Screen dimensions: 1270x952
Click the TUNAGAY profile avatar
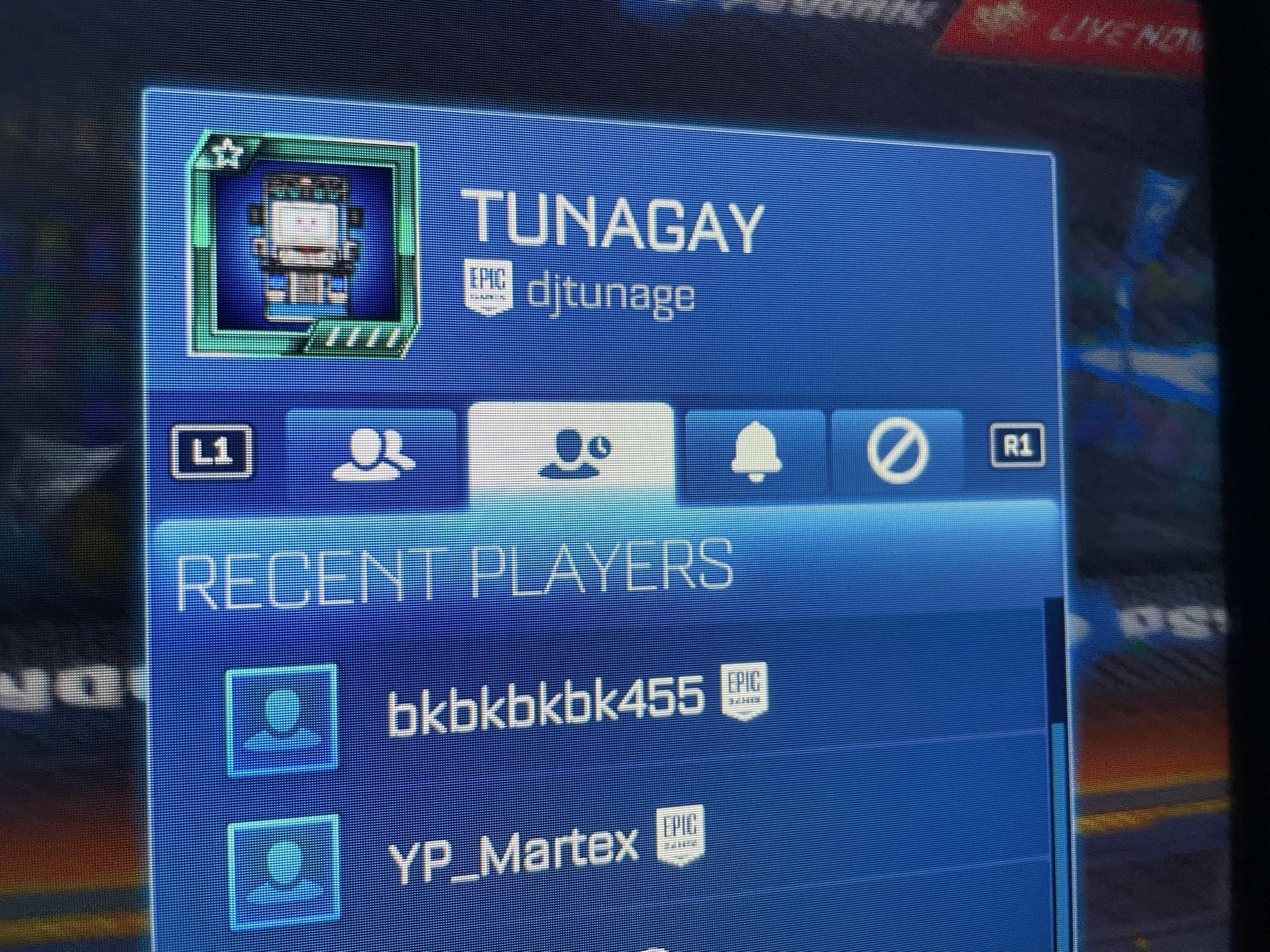pyautogui.click(x=303, y=248)
